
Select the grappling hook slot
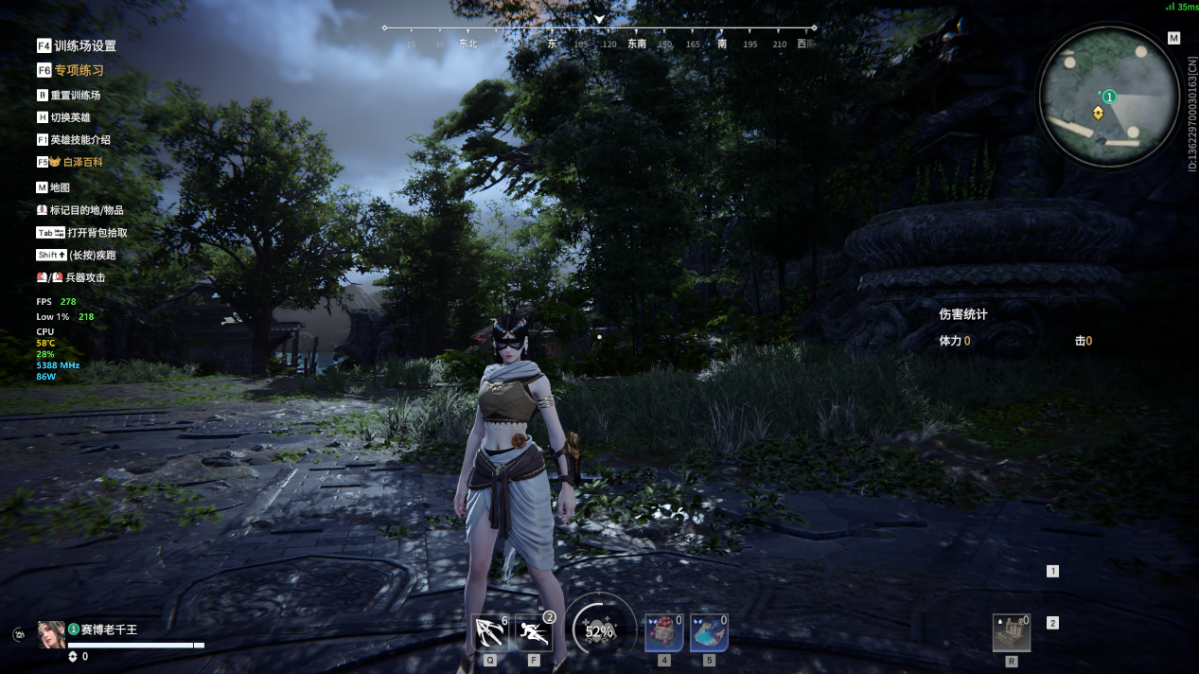click(x=490, y=633)
